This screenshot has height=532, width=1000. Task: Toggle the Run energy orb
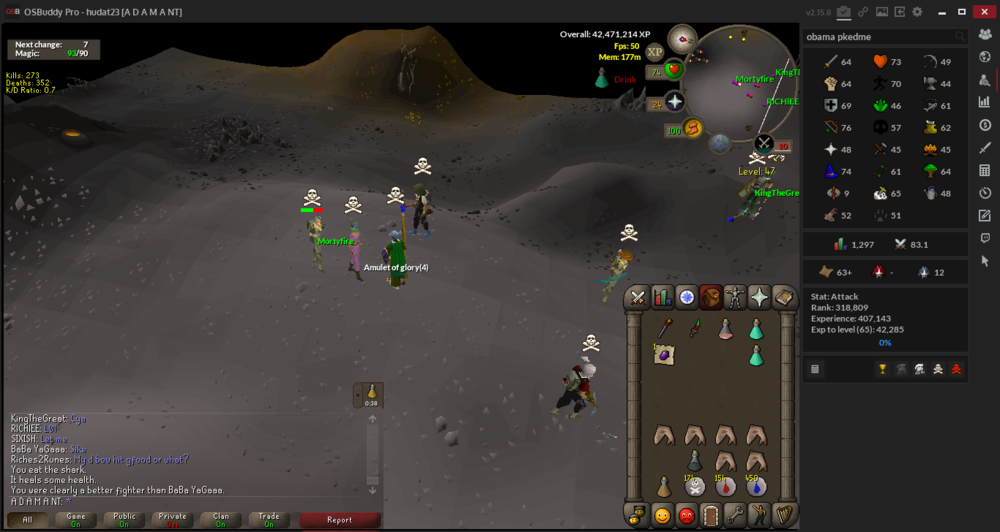pyautogui.click(x=690, y=128)
